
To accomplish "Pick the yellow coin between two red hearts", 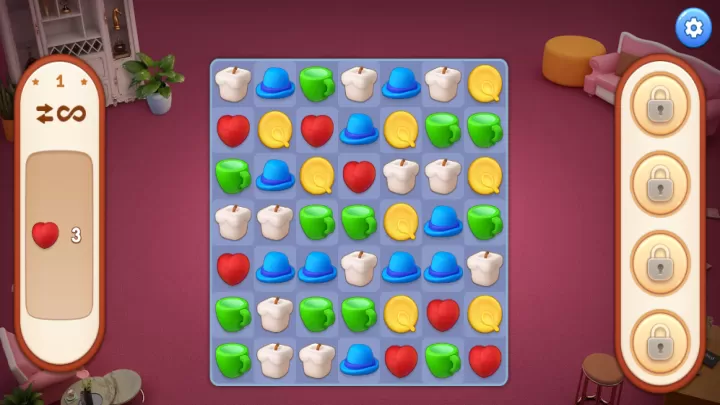I will click(275, 128).
